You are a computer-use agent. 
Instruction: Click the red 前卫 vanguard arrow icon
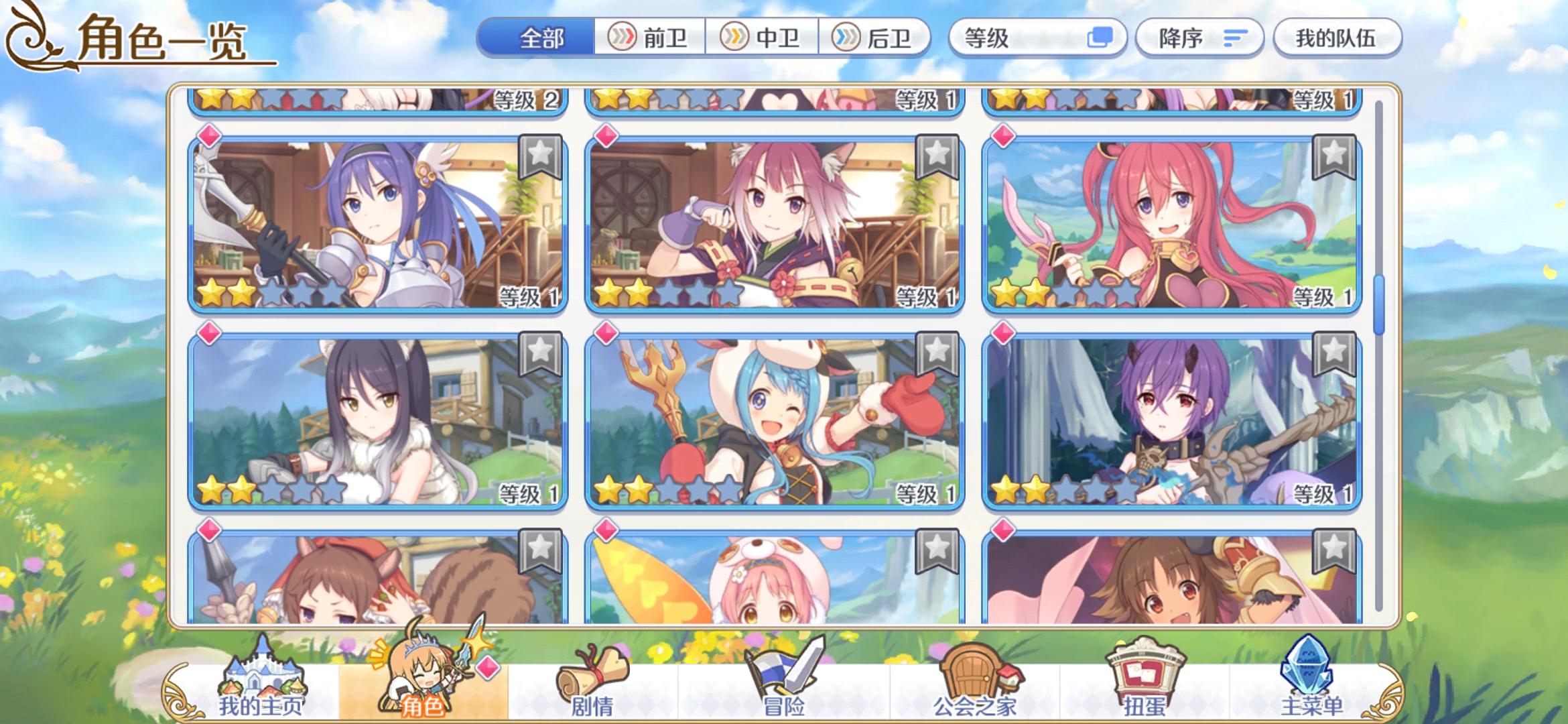(623, 38)
